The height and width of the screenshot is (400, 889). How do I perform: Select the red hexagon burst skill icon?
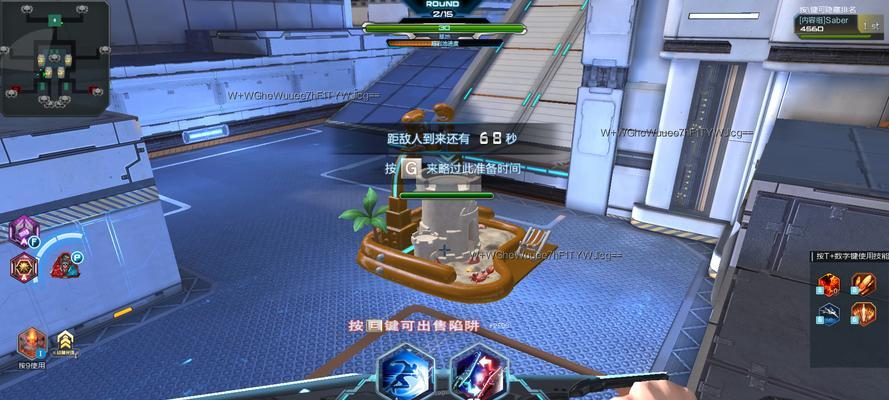[x=22, y=267]
